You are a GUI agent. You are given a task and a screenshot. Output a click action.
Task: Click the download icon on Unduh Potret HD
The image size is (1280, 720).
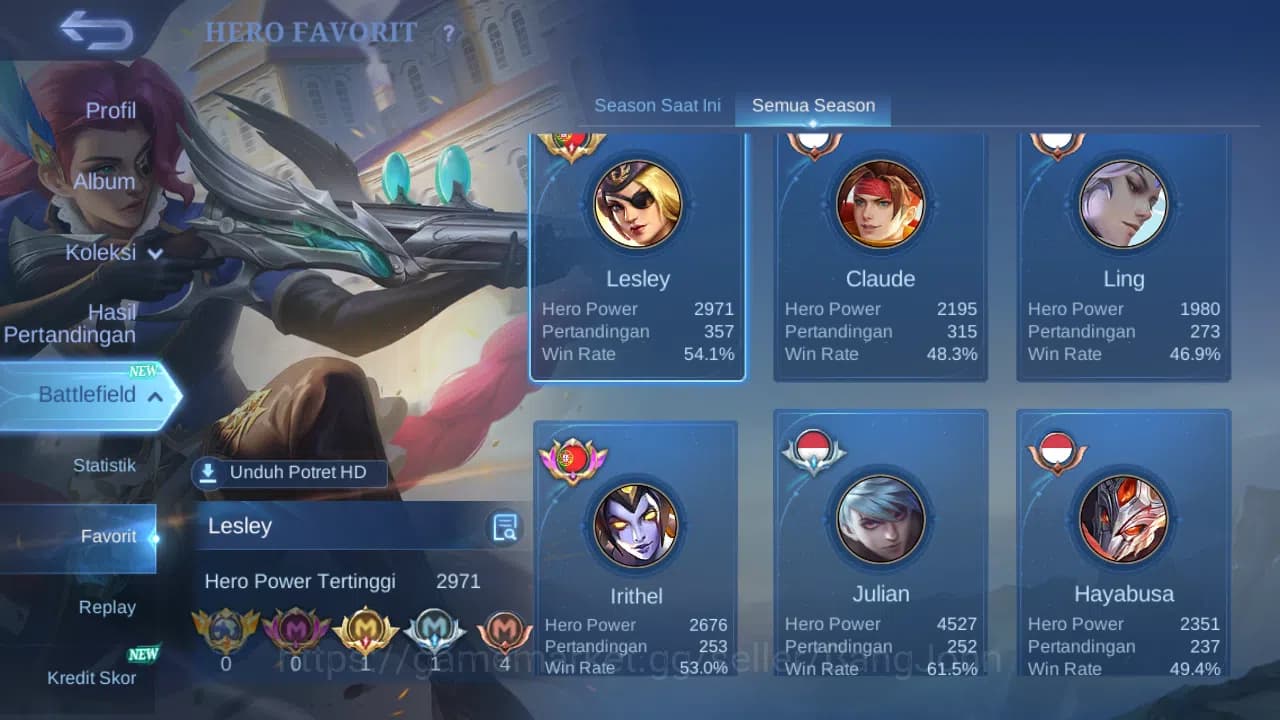tap(211, 472)
